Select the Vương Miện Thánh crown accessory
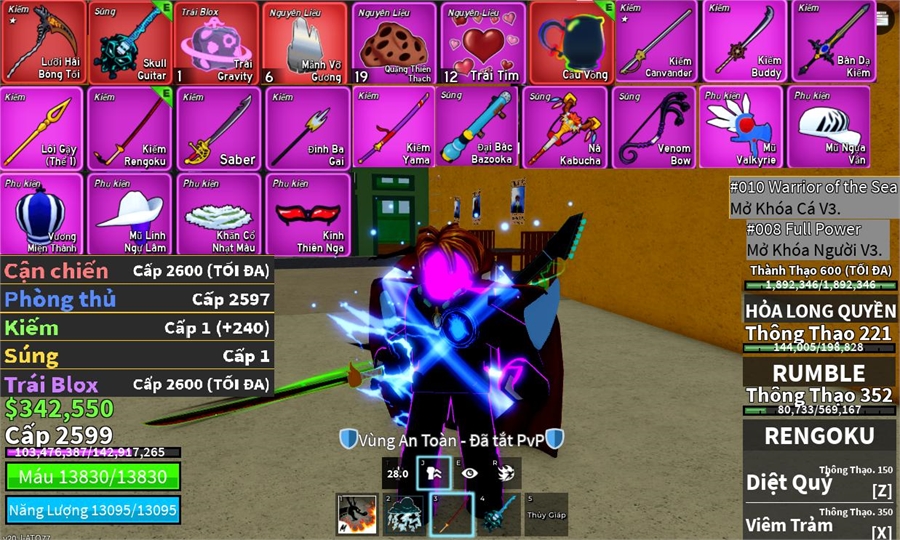Viewport: 900px width, 540px height. click(42, 214)
